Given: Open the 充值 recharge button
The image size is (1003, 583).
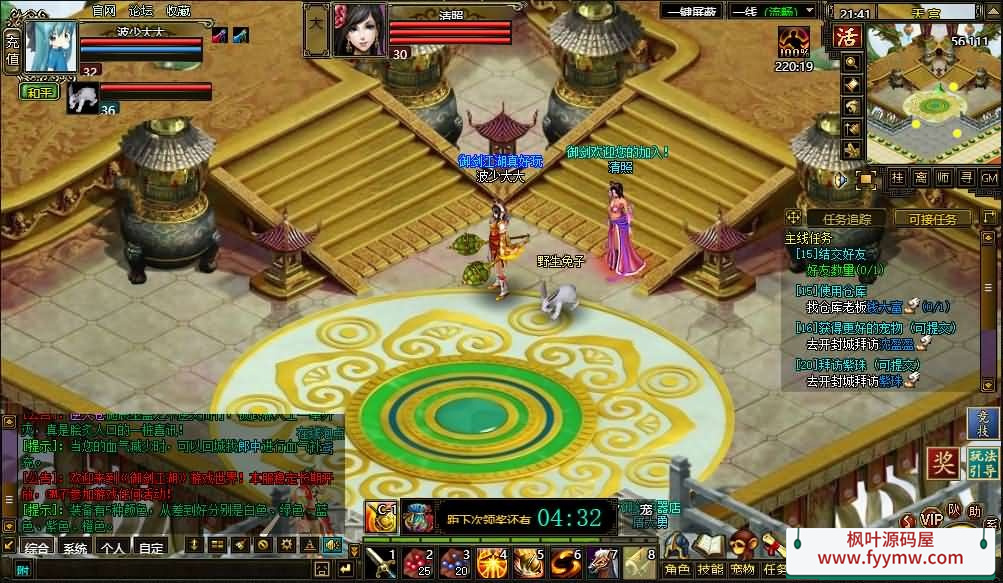Looking at the screenshot, I should tap(12, 49).
